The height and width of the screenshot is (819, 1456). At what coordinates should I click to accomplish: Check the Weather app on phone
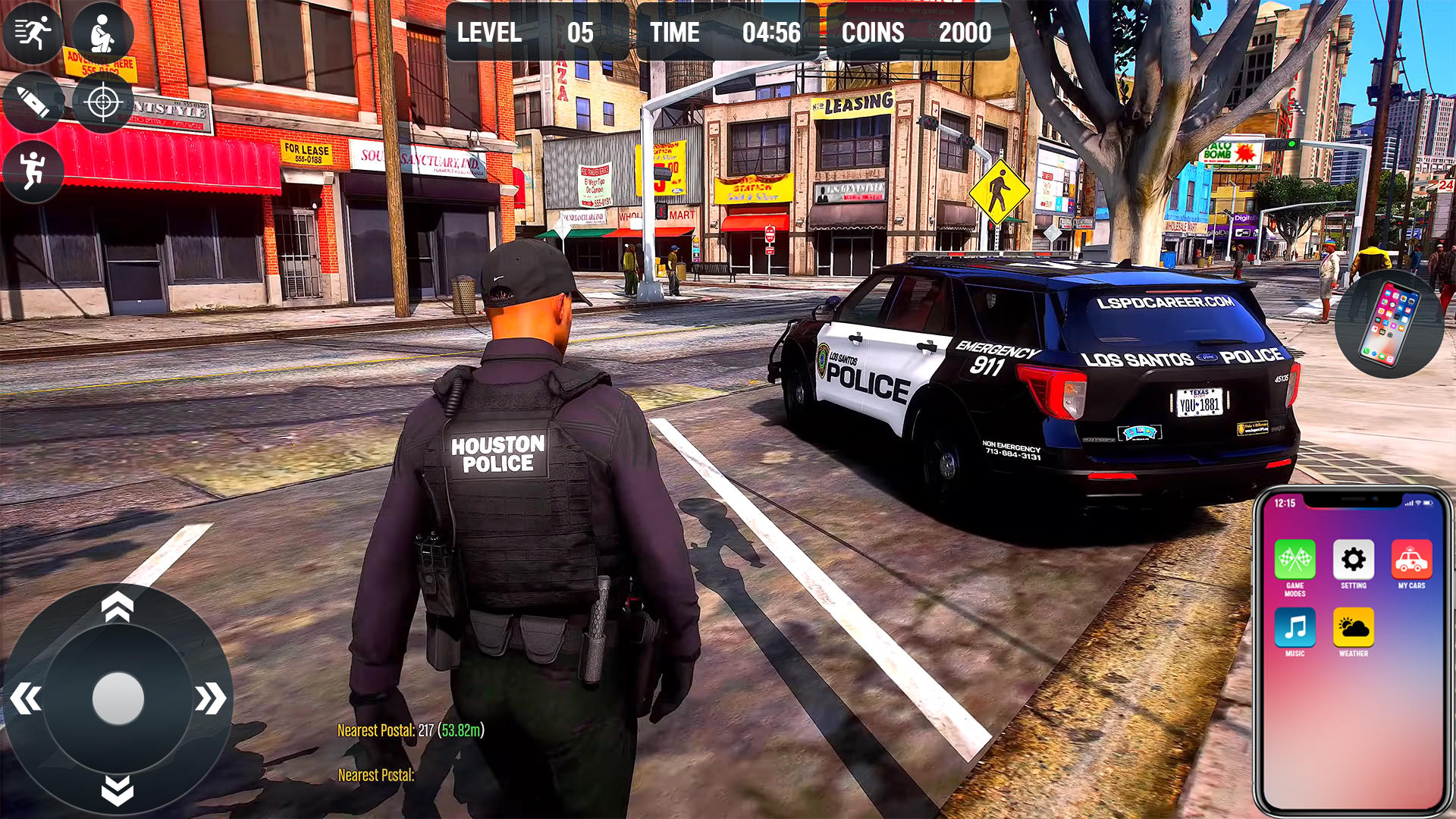click(x=1353, y=628)
